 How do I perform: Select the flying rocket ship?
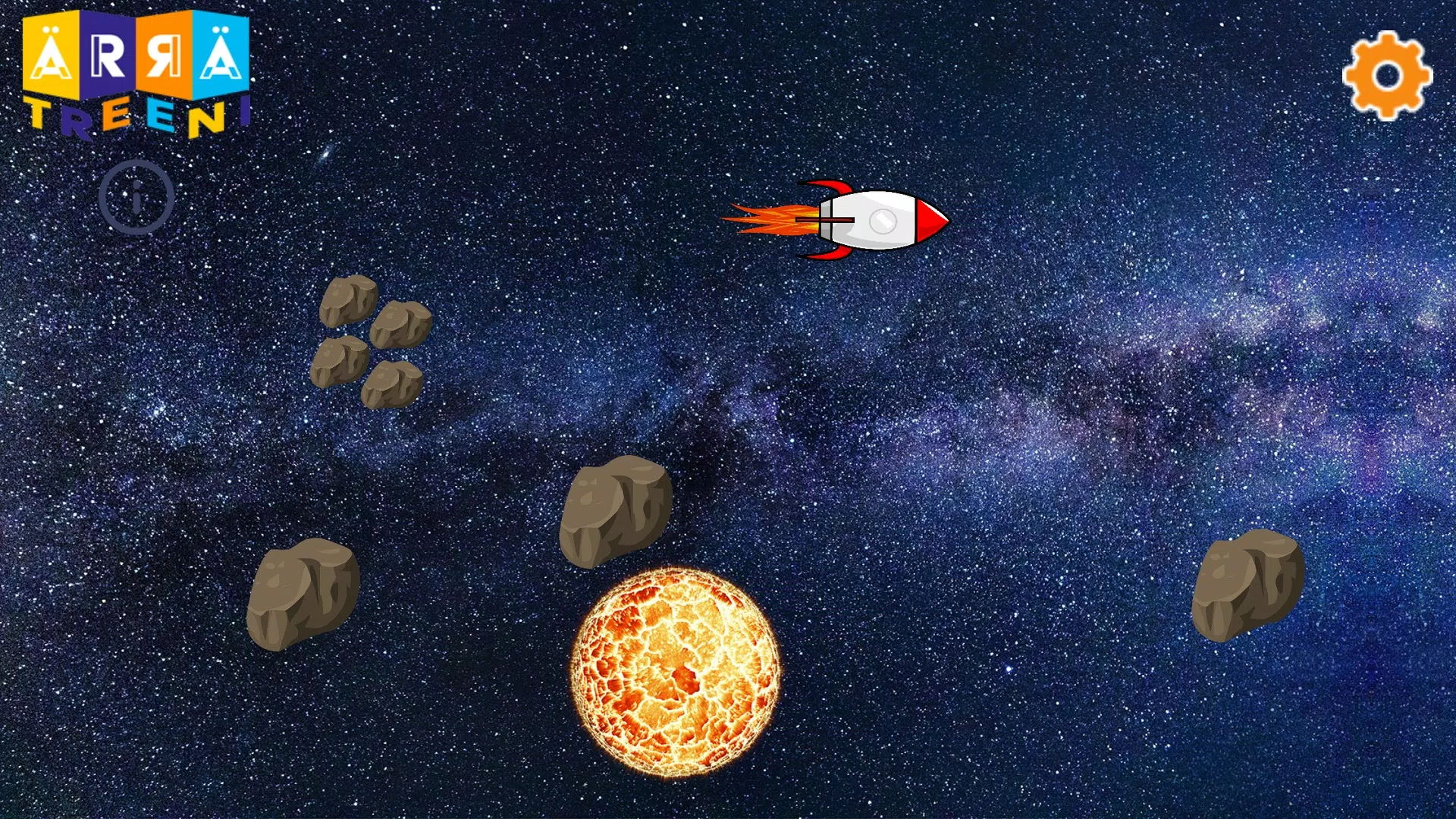tap(864, 220)
